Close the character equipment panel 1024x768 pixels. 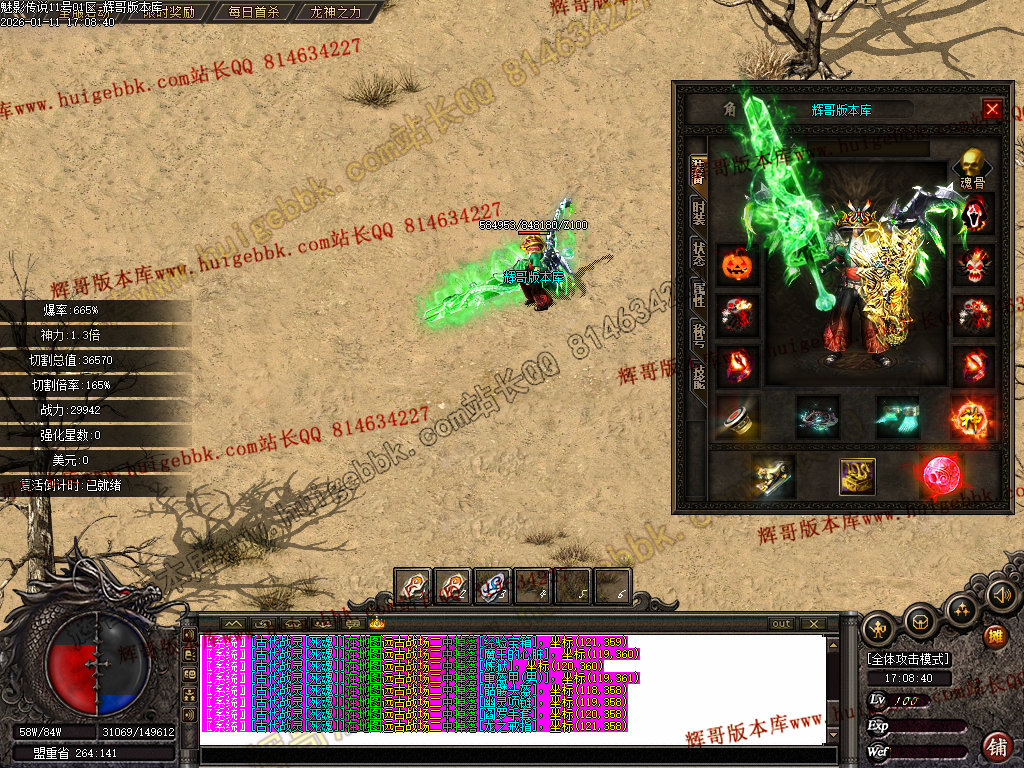(992, 109)
